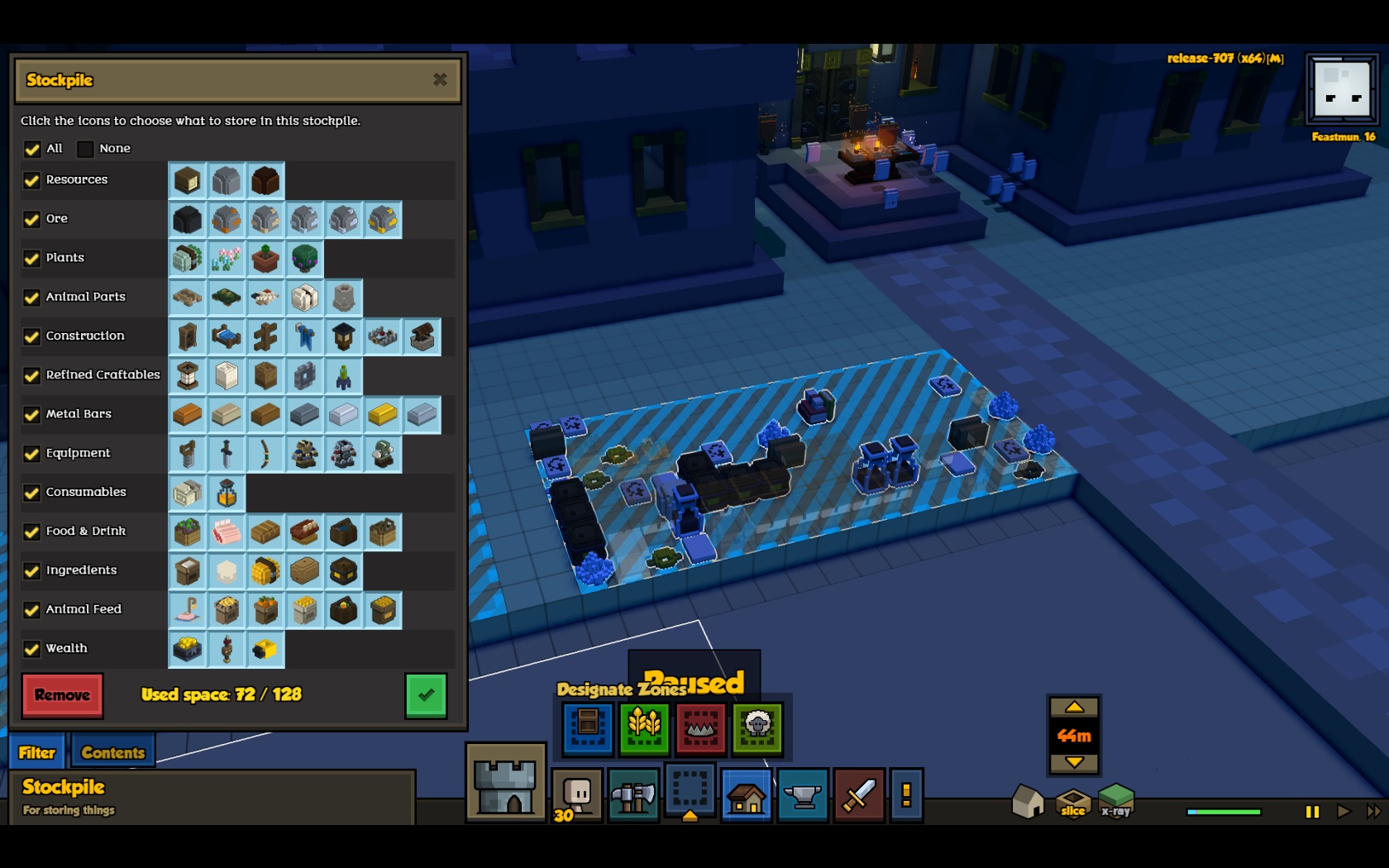Select the Filter tab
Screen dimensions: 1389x868
click(37, 752)
